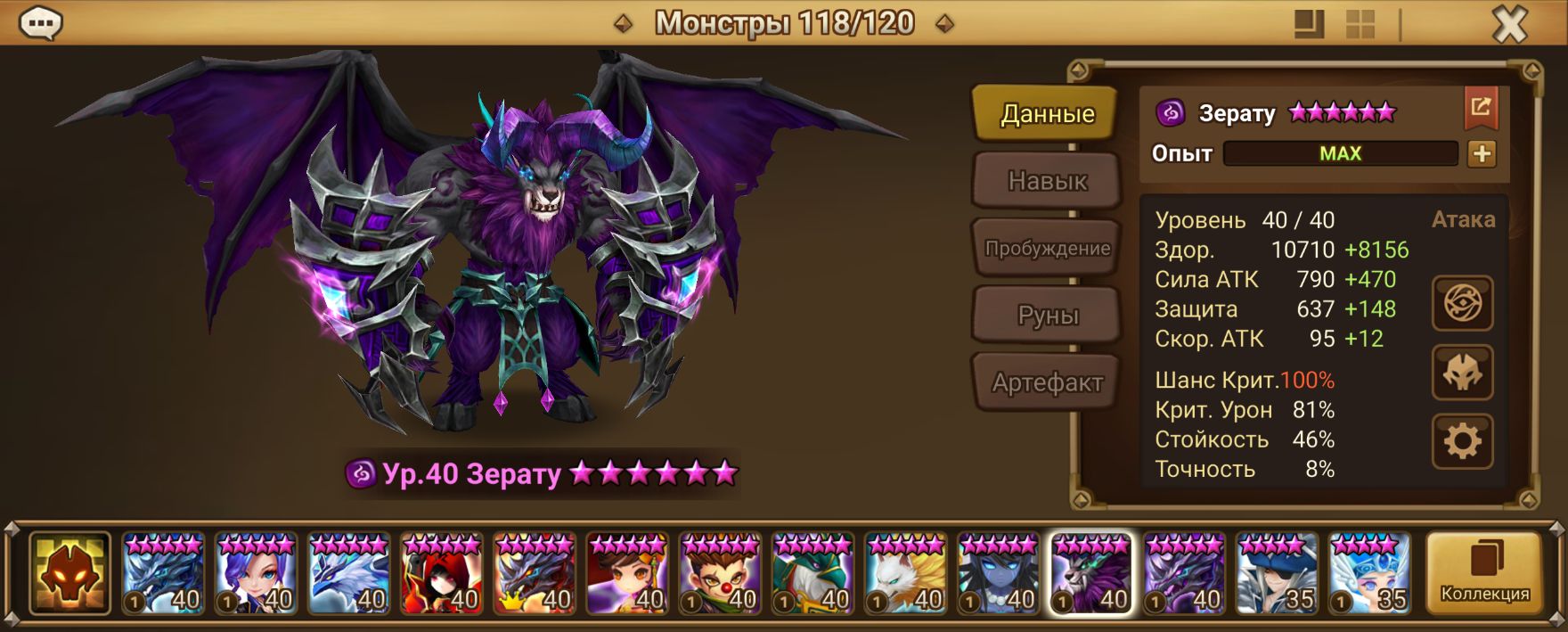The height and width of the screenshot is (632, 1568).
Task: Open the chat speech bubble
Action: (40, 24)
